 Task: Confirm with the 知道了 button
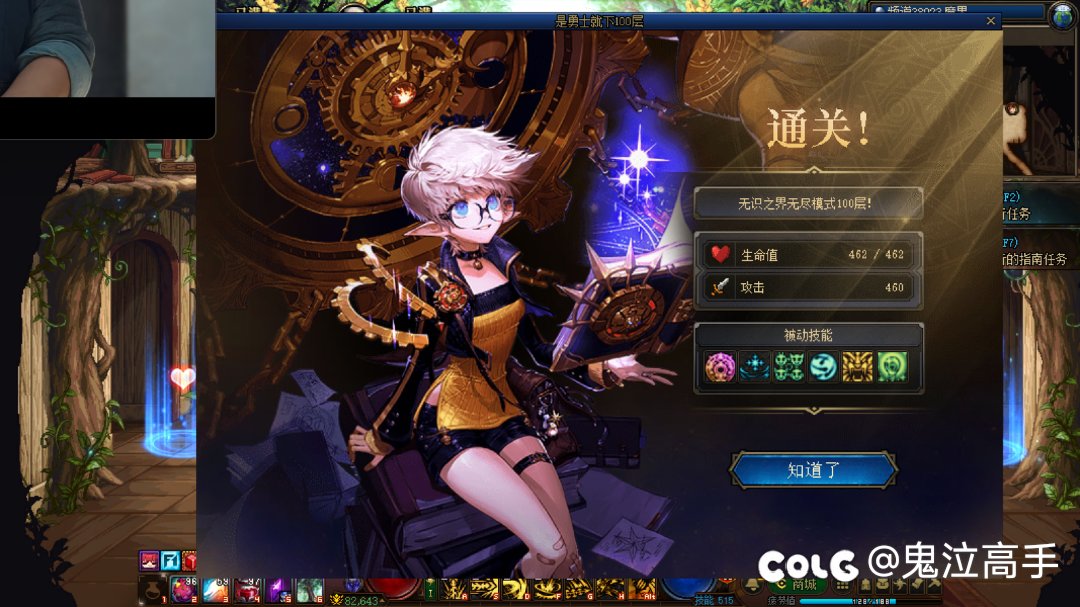click(813, 470)
